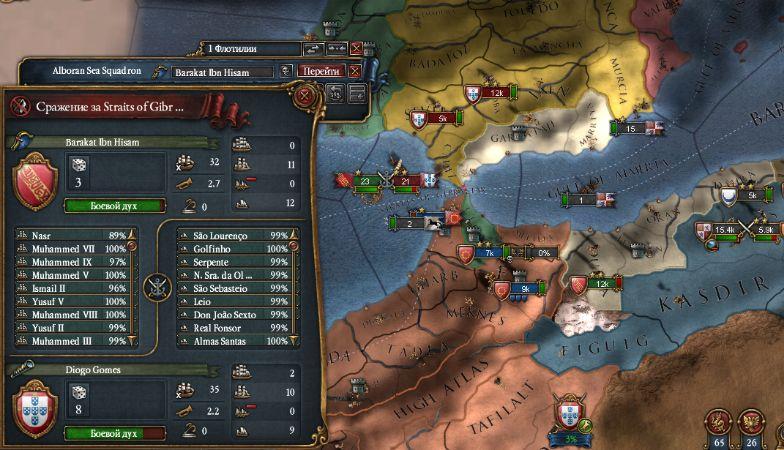
Task: Click the crossed-anchors emblem between ship lists
Action: pyautogui.click(x=157, y=288)
